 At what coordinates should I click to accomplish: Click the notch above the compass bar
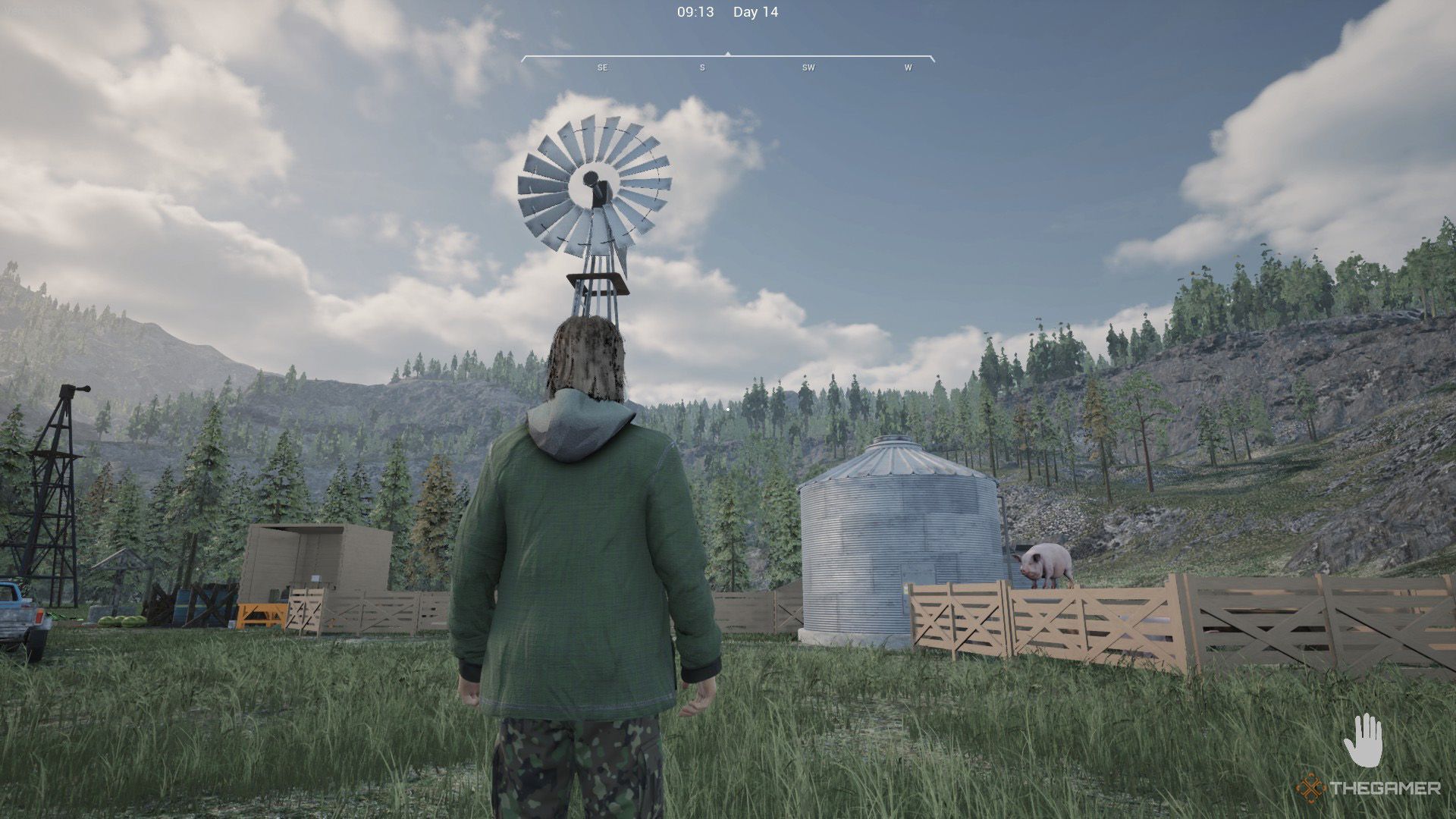point(727,52)
